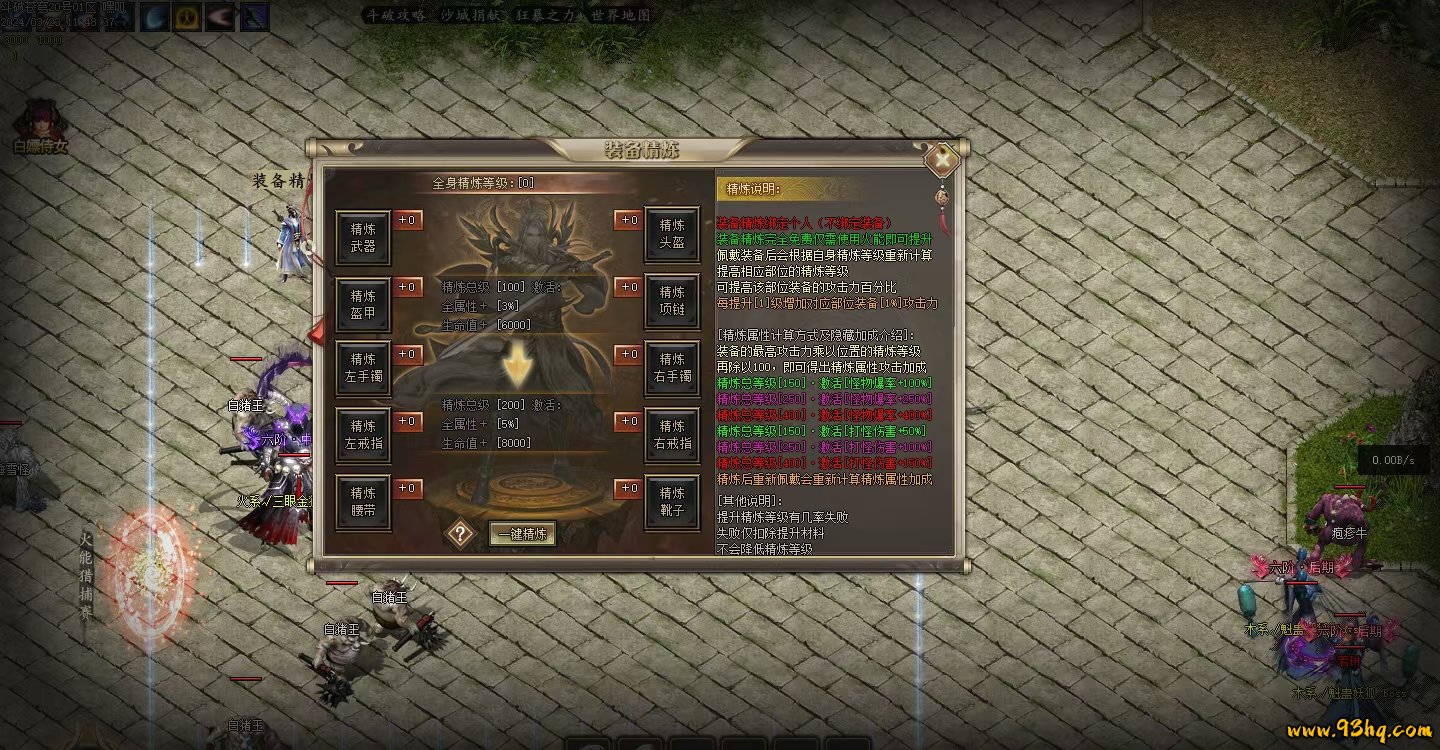1440x750 pixels.
Task: Activate the crescent moon skill icon
Action: pos(153,17)
